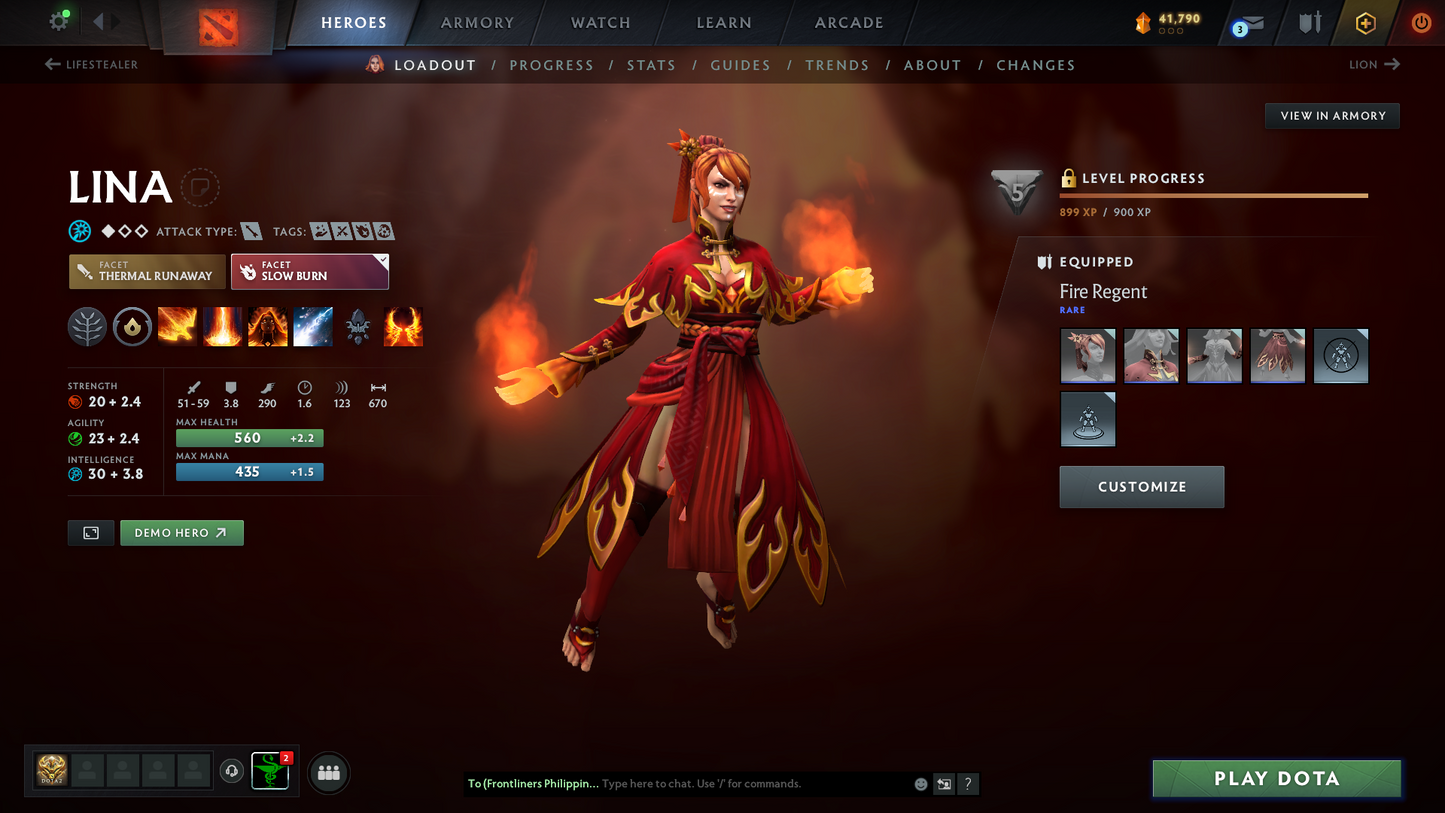Viewport: 1445px width, 813px height.
Task: Open the emoticon picker in chat
Action: pyautogui.click(x=920, y=784)
